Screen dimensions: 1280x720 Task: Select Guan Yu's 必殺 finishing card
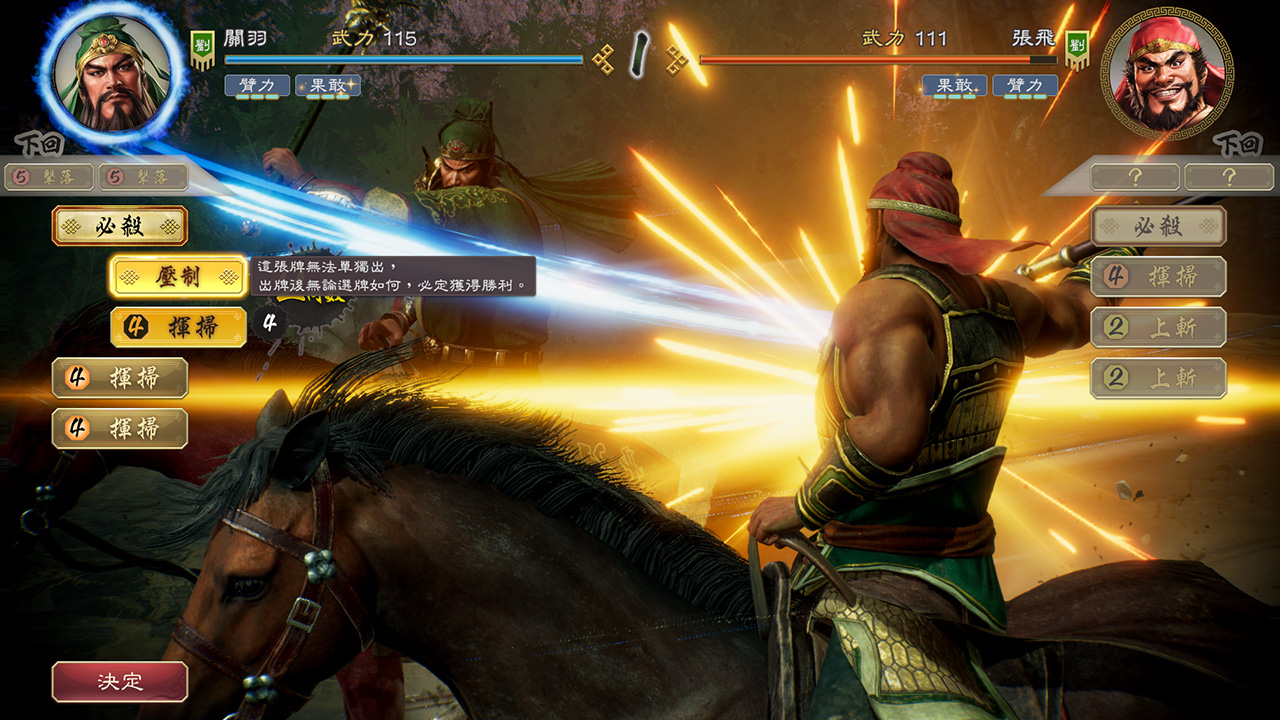(x=122, y=226)
